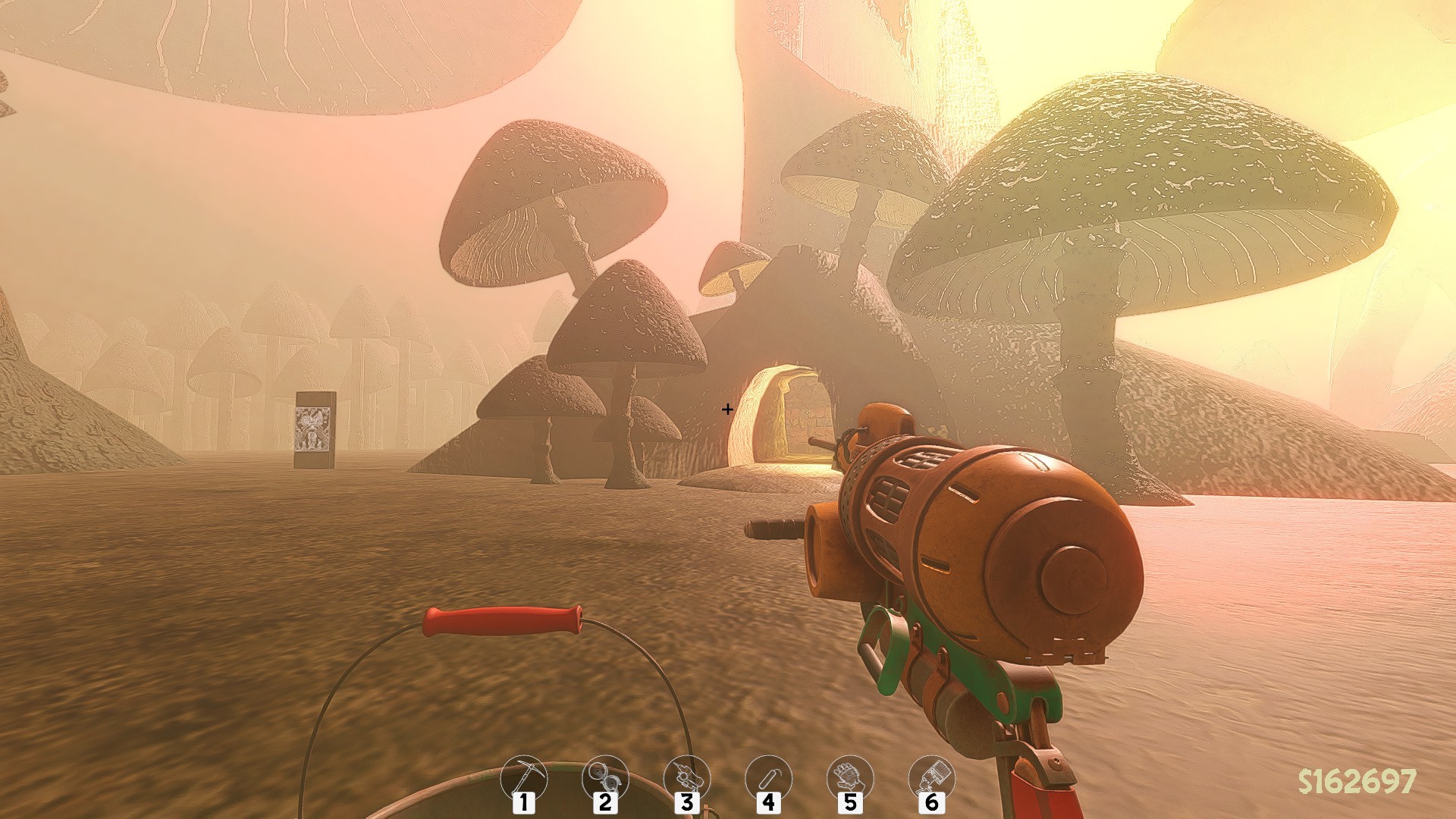Click the crosshair at screen center
This screenshot has width=1456, height=819.
tap(726, 409)
